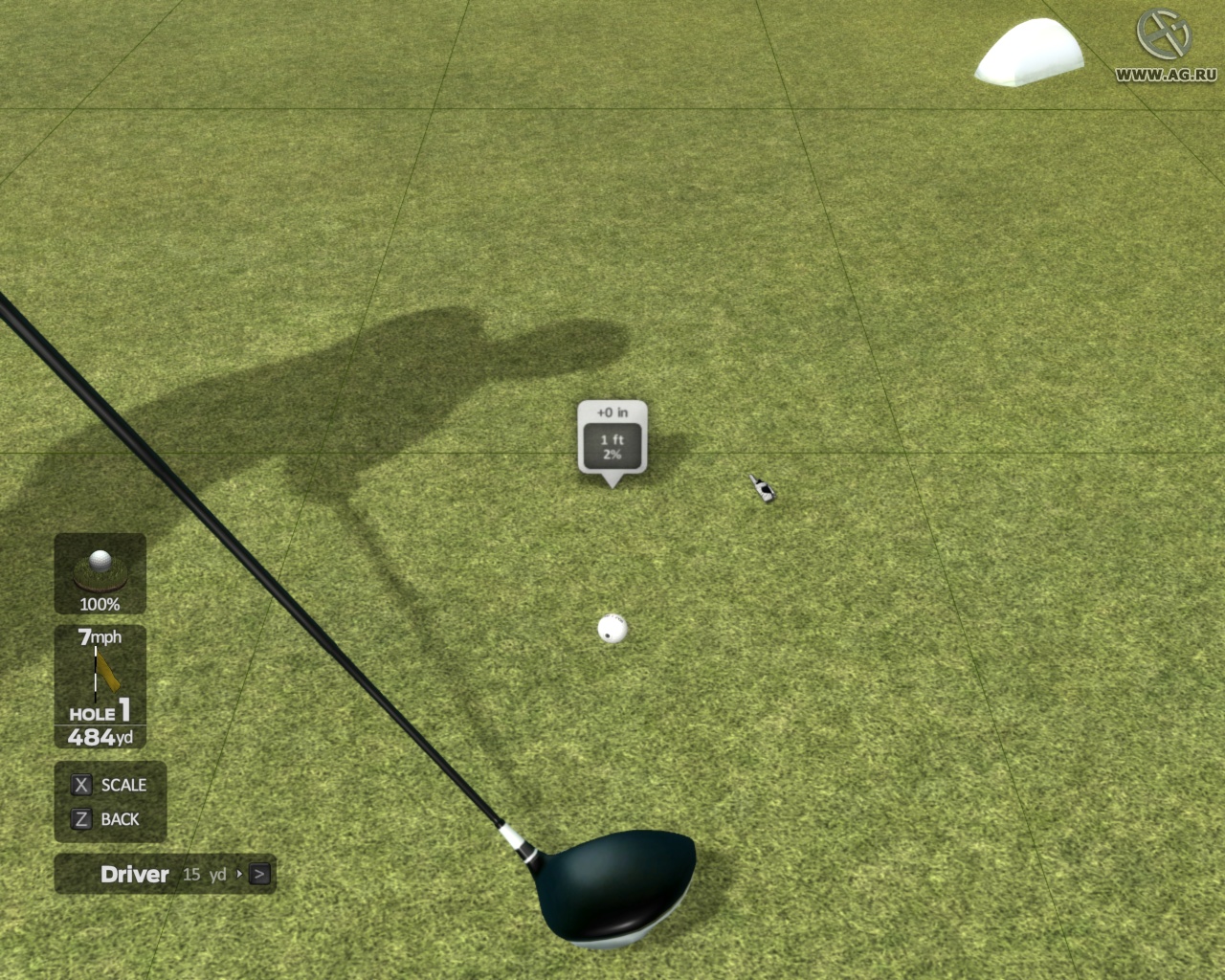Click the 484 yd hole info row
Screen dimensions: 1225x980
coord(100,737)
